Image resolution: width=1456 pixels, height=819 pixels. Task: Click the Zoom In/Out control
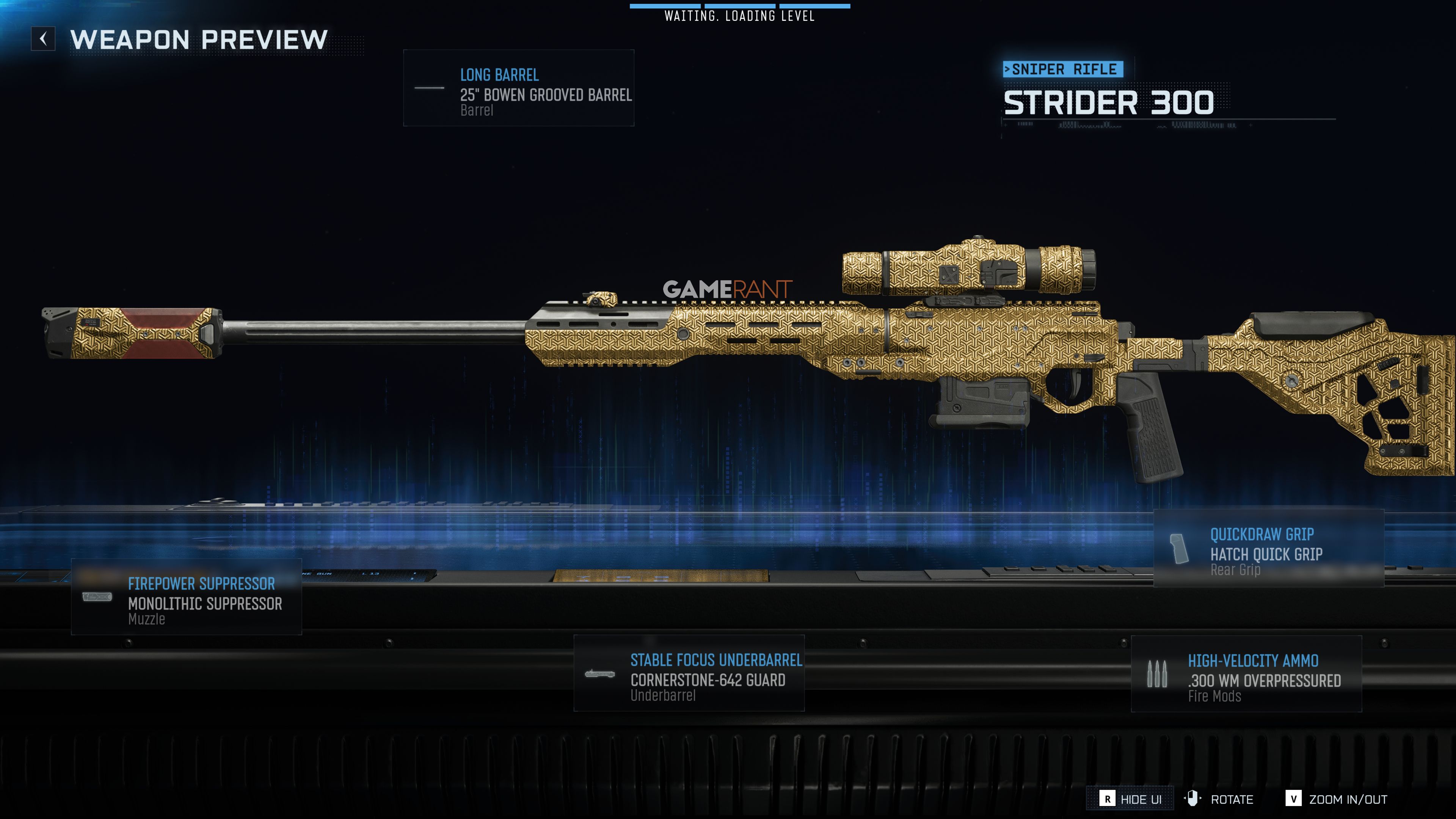tap(1336, 799)
